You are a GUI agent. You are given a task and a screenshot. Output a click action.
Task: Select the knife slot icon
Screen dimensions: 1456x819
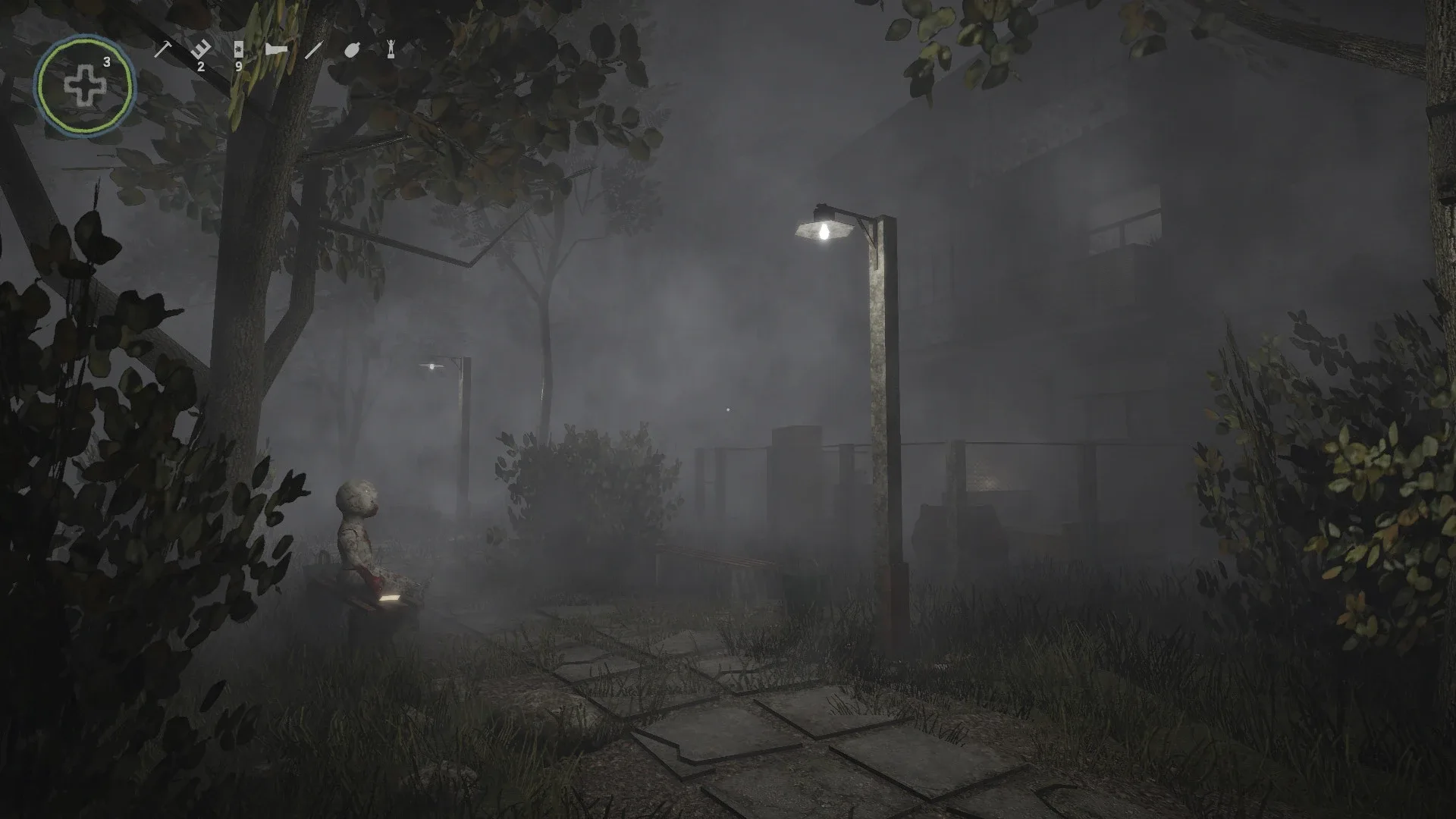[314, 49]
